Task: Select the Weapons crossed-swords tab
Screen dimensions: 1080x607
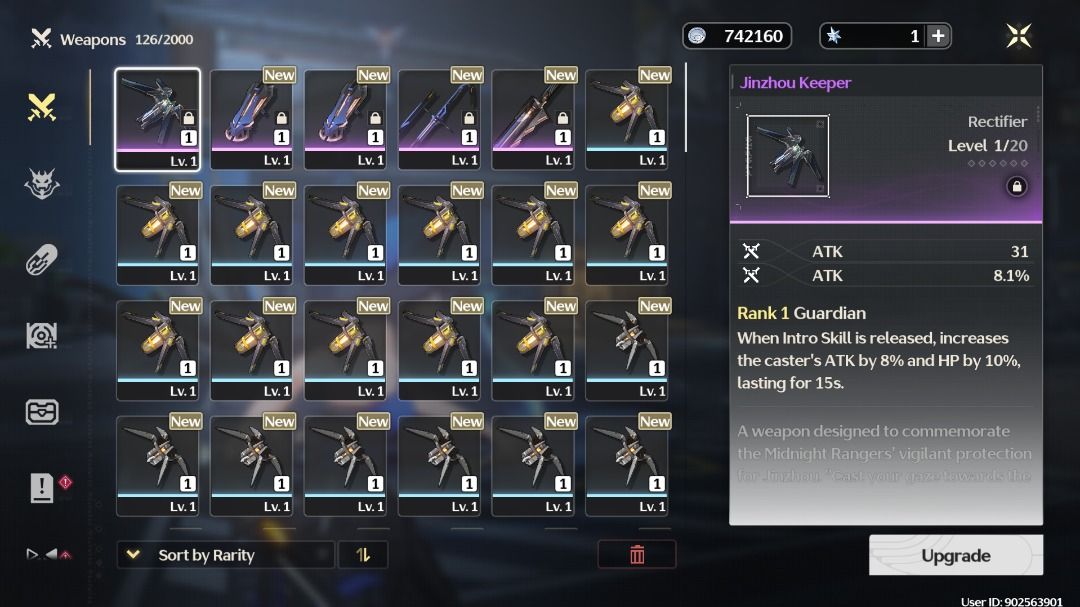Action: (42, 107)
